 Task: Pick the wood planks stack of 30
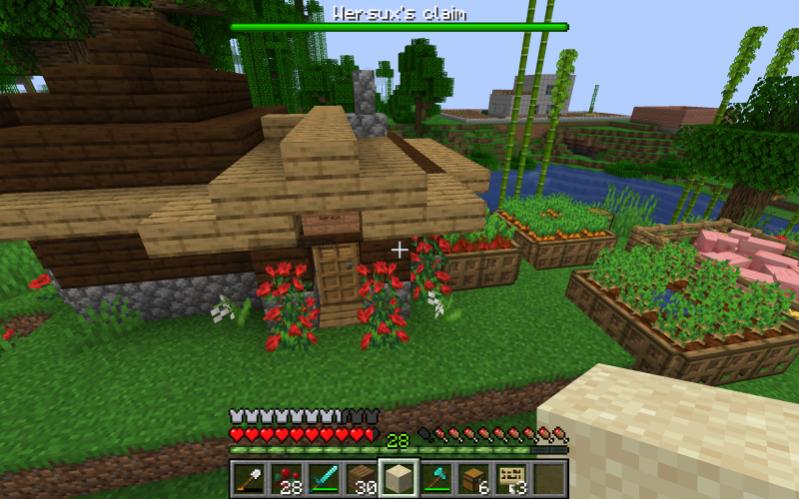(x=361, y=478)
